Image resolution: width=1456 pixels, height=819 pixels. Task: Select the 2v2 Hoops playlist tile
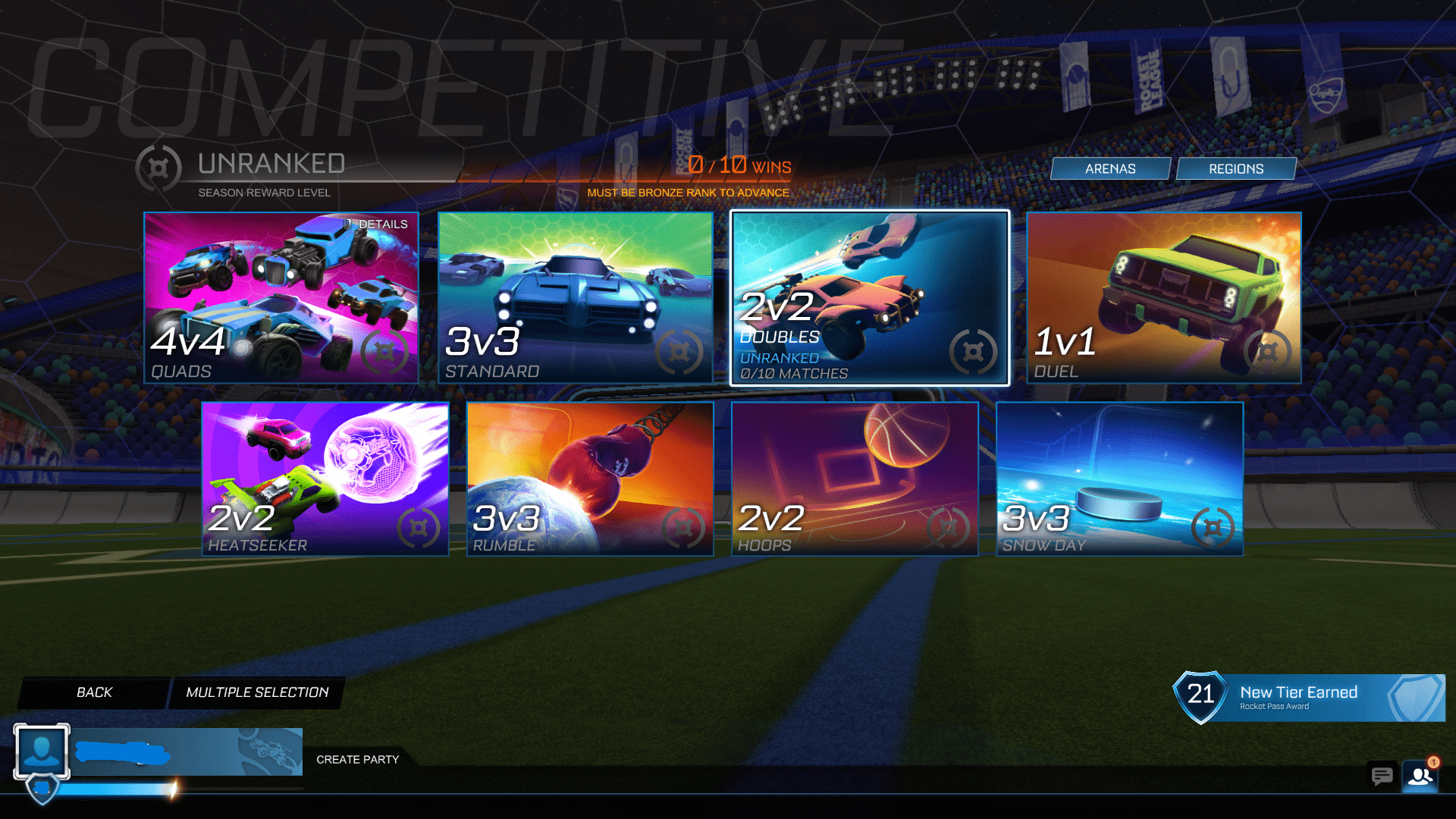854,479
